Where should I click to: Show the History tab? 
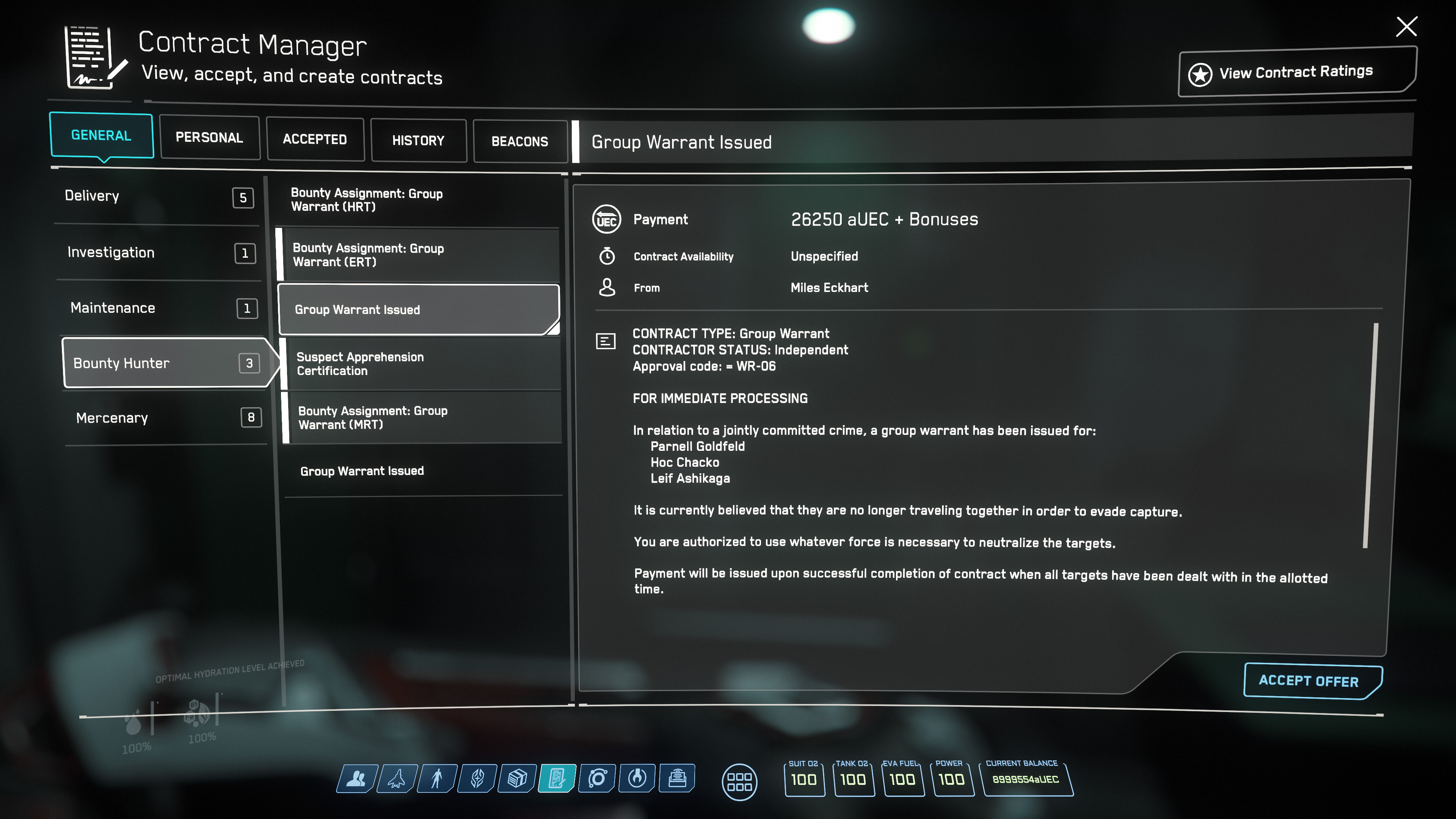coord(418,140)
